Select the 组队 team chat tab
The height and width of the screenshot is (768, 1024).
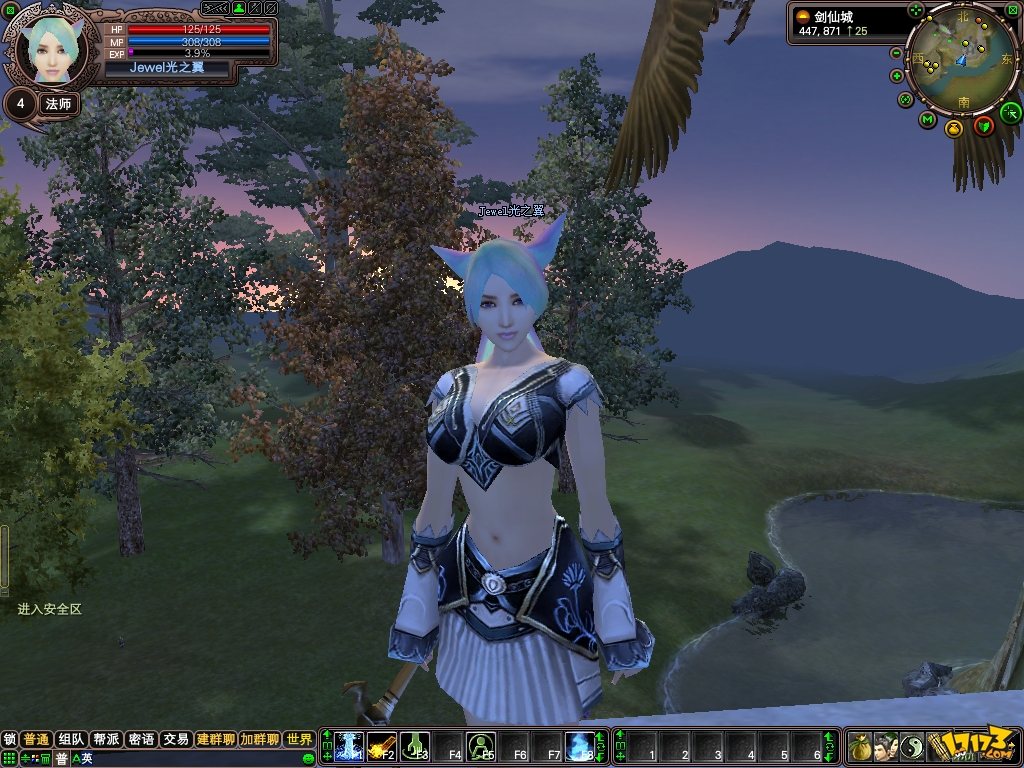pyautogui.click(x=71, y=740)
